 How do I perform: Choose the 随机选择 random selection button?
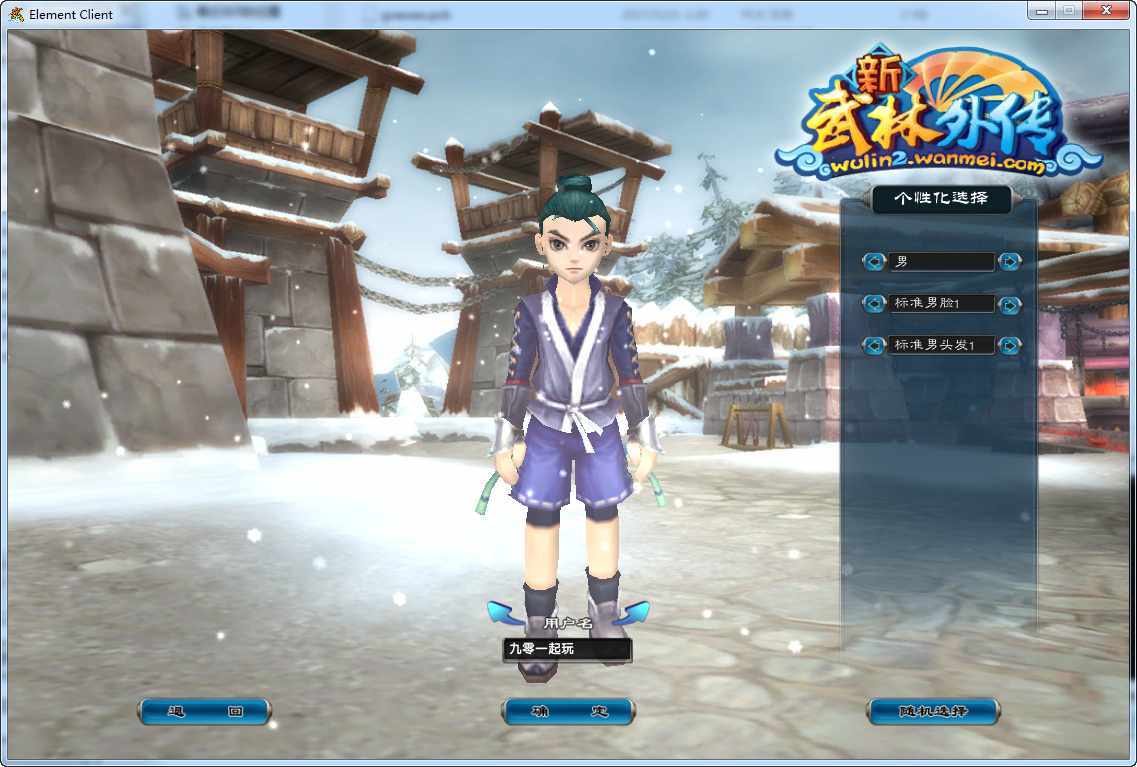pyautogui.click(x=932, y=712)
